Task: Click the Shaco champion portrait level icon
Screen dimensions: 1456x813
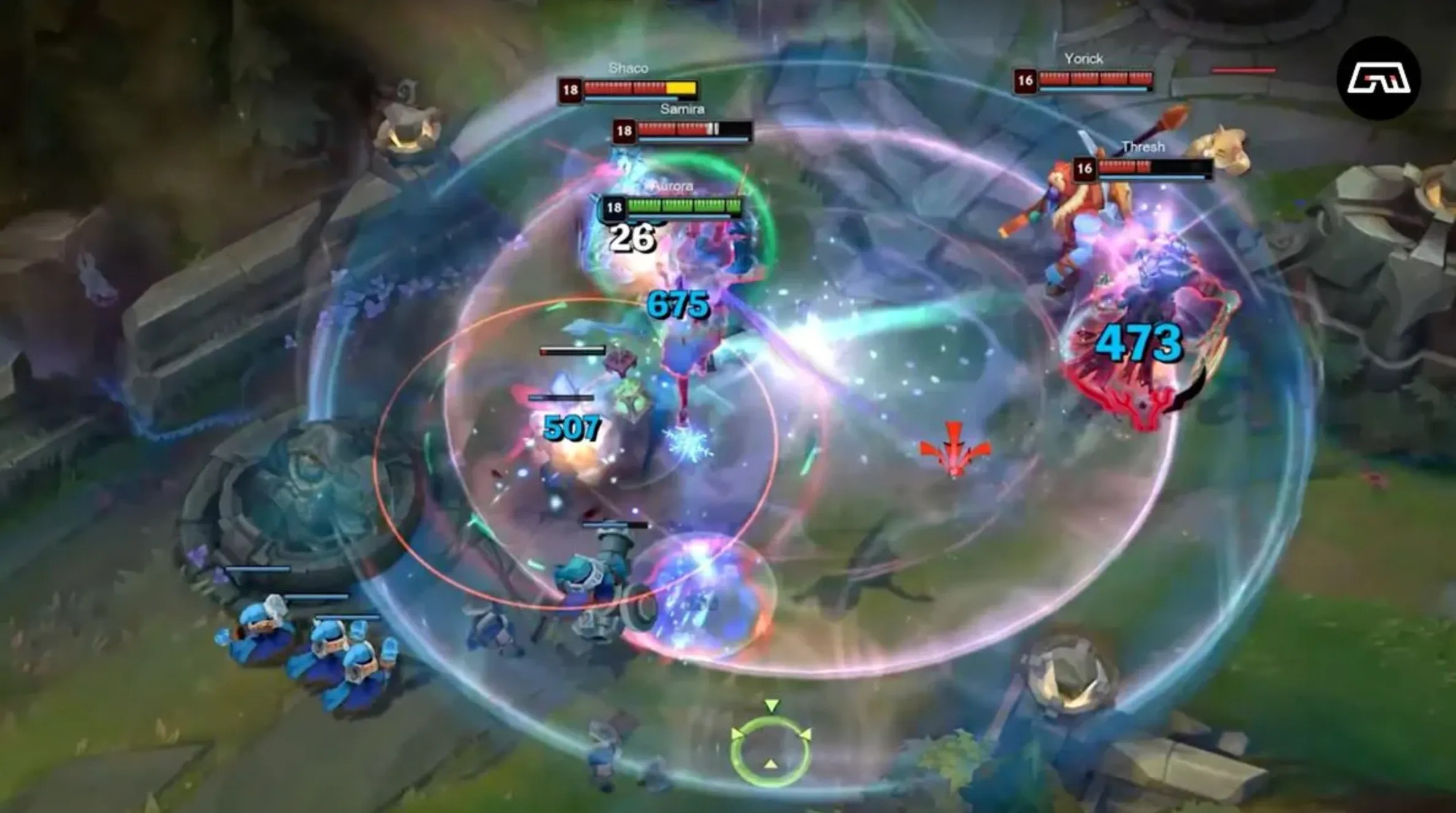Action: 572,89
